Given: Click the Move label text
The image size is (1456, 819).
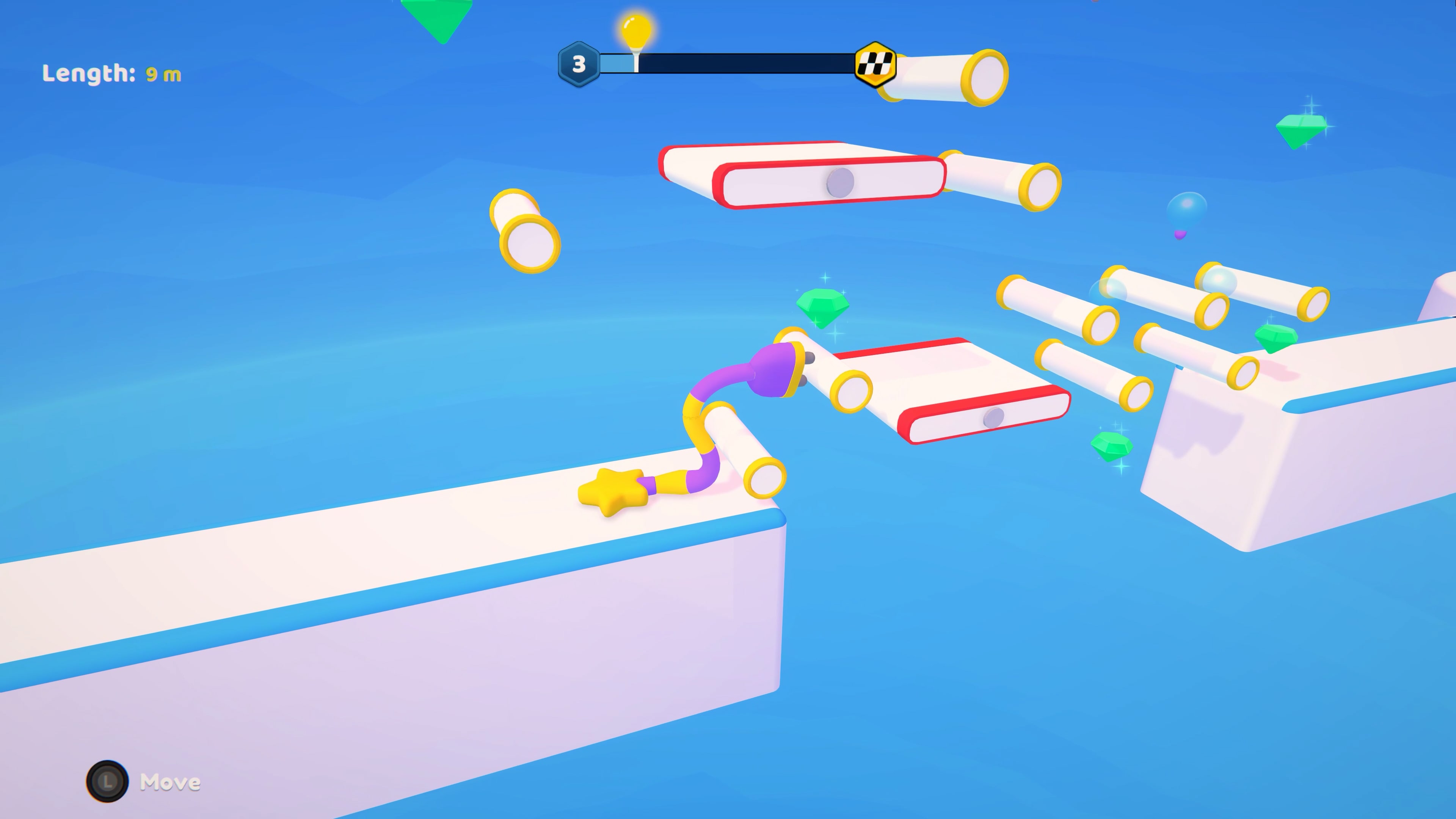Looking at the screenshot, I should click(171, 782).
